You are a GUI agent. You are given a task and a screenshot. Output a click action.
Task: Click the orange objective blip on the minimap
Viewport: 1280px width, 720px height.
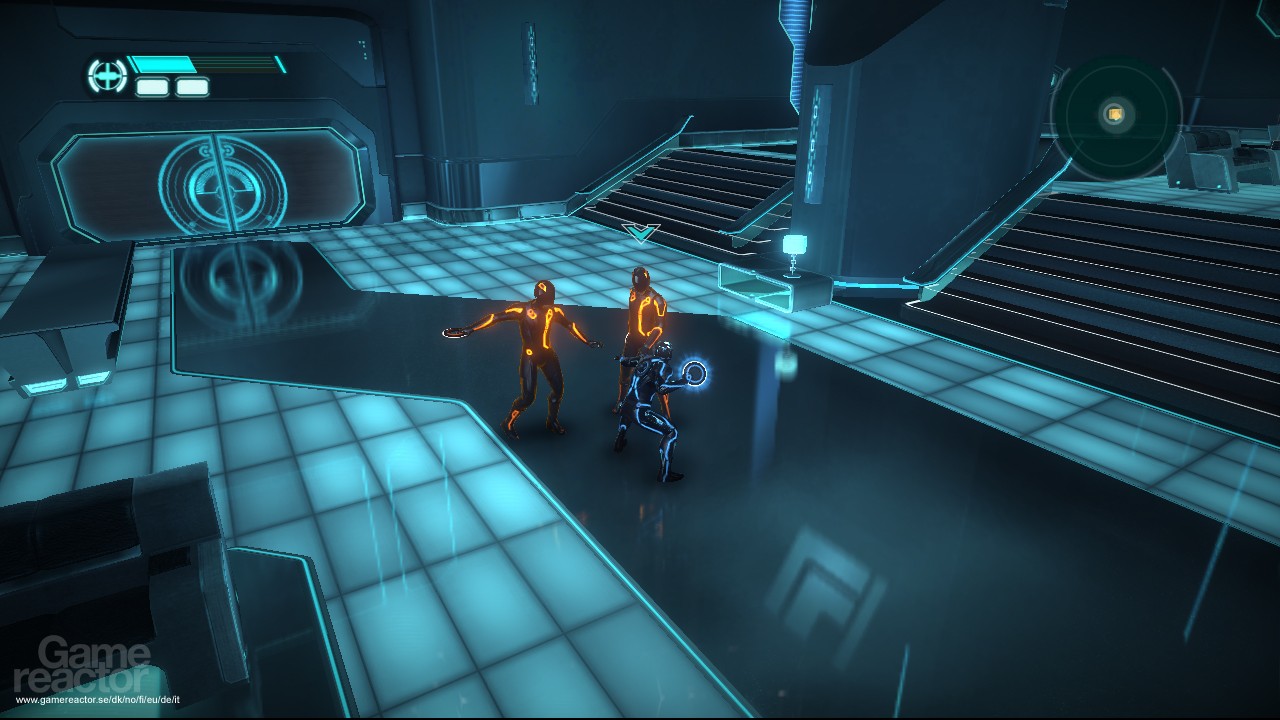(x=1113, y=114)
